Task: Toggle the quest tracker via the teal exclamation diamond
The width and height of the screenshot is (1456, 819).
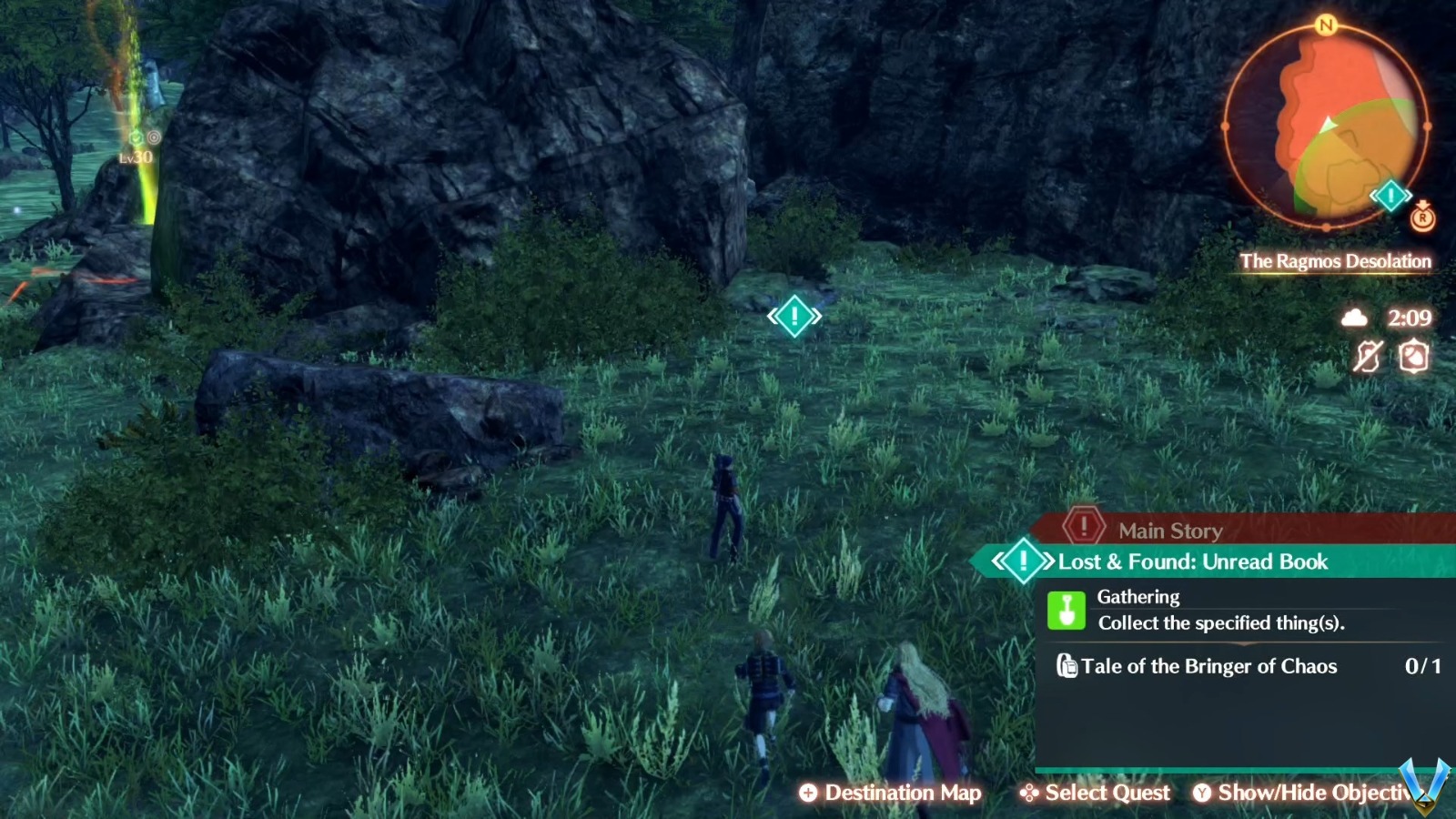Action: tap(1023, 561)
